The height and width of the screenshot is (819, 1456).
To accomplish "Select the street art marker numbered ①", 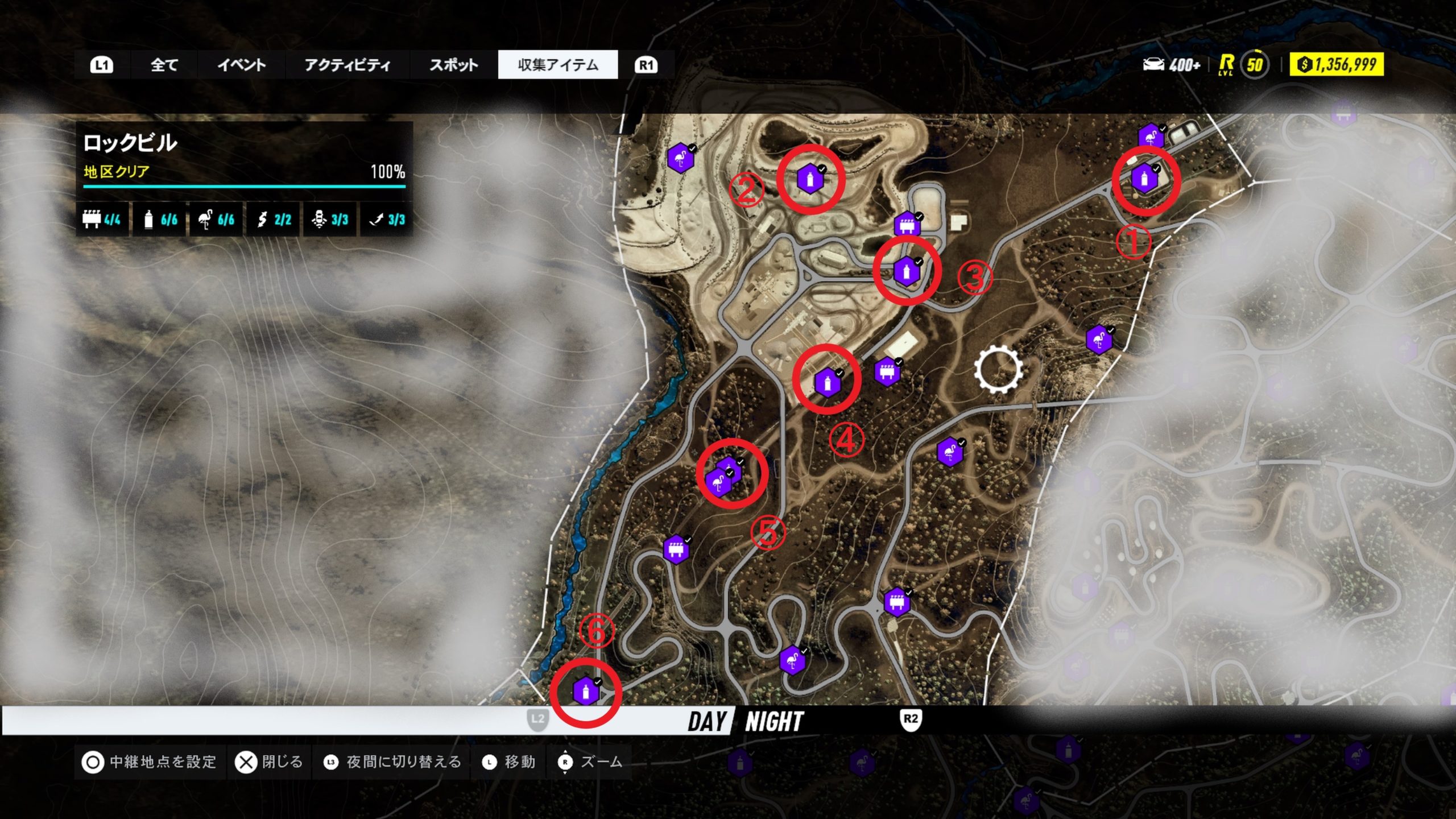I will [x=1144, y=179].
